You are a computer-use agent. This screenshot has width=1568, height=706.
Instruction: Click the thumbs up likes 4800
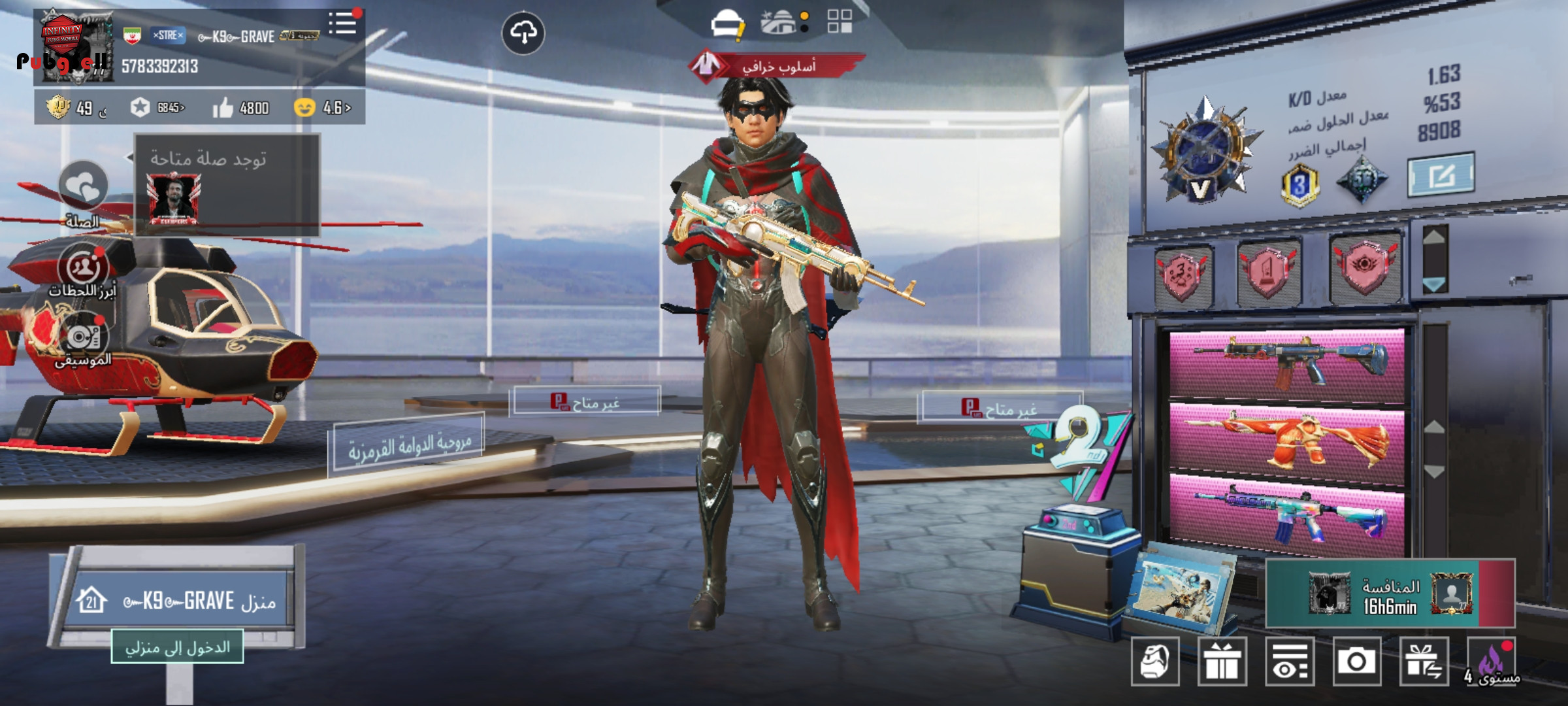(x=240, y=108)
